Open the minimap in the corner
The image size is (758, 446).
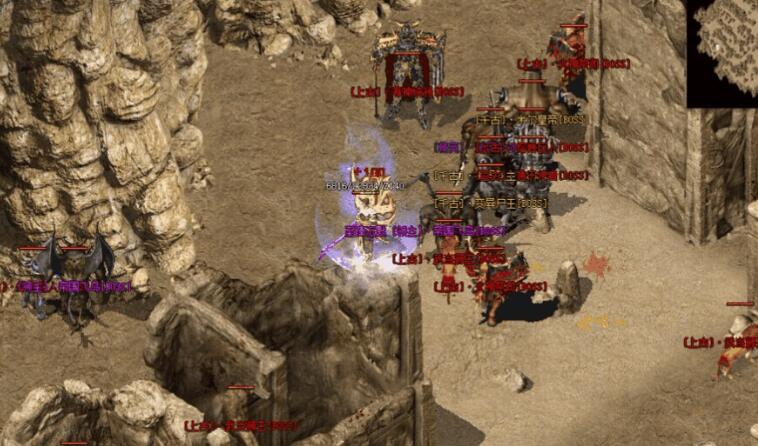(723, 51)
